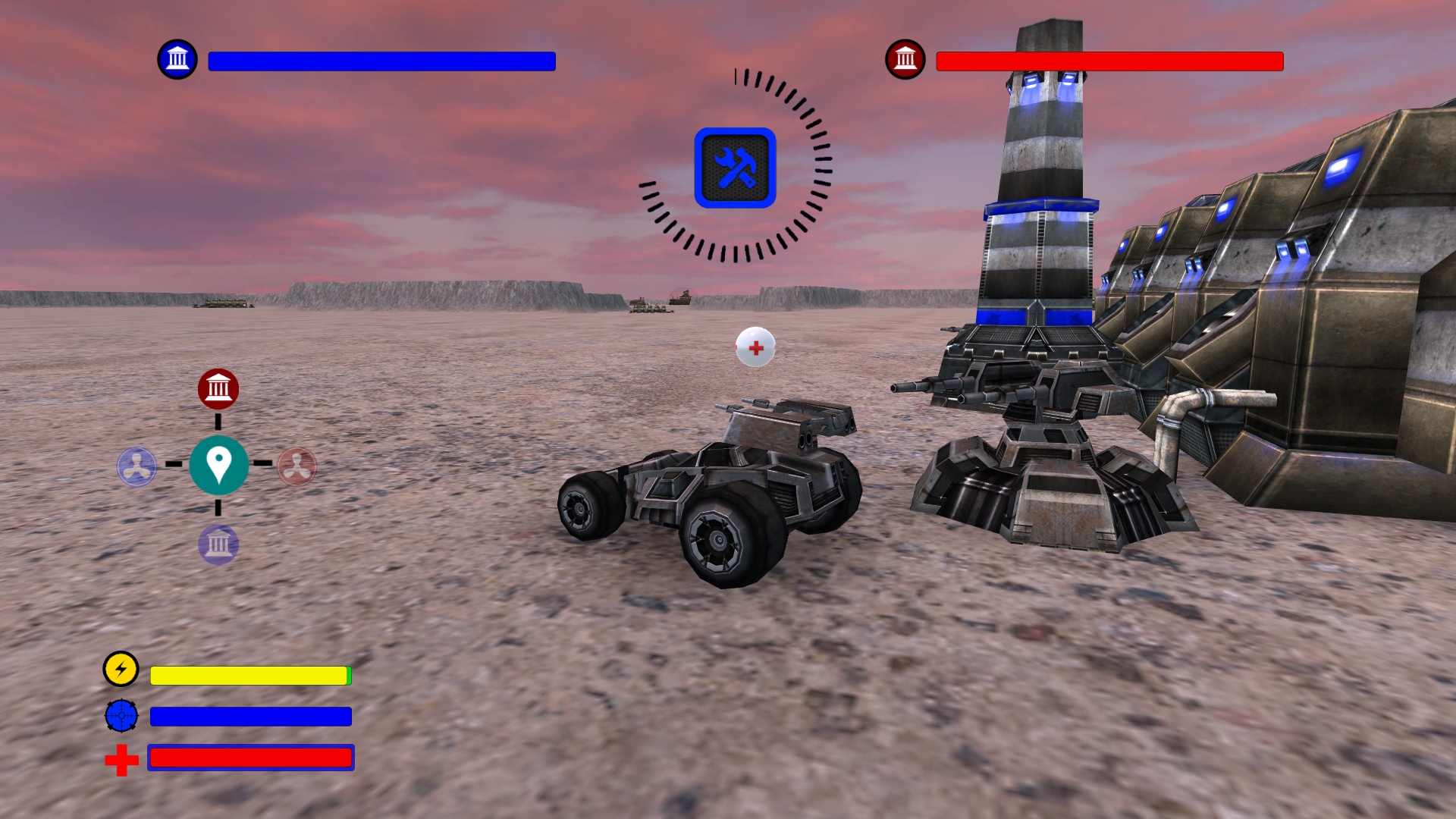This screenshot has width=1456, height=819.
Task: Click the red bank icon on enemy health bar
Action: [x=905, y=58]
